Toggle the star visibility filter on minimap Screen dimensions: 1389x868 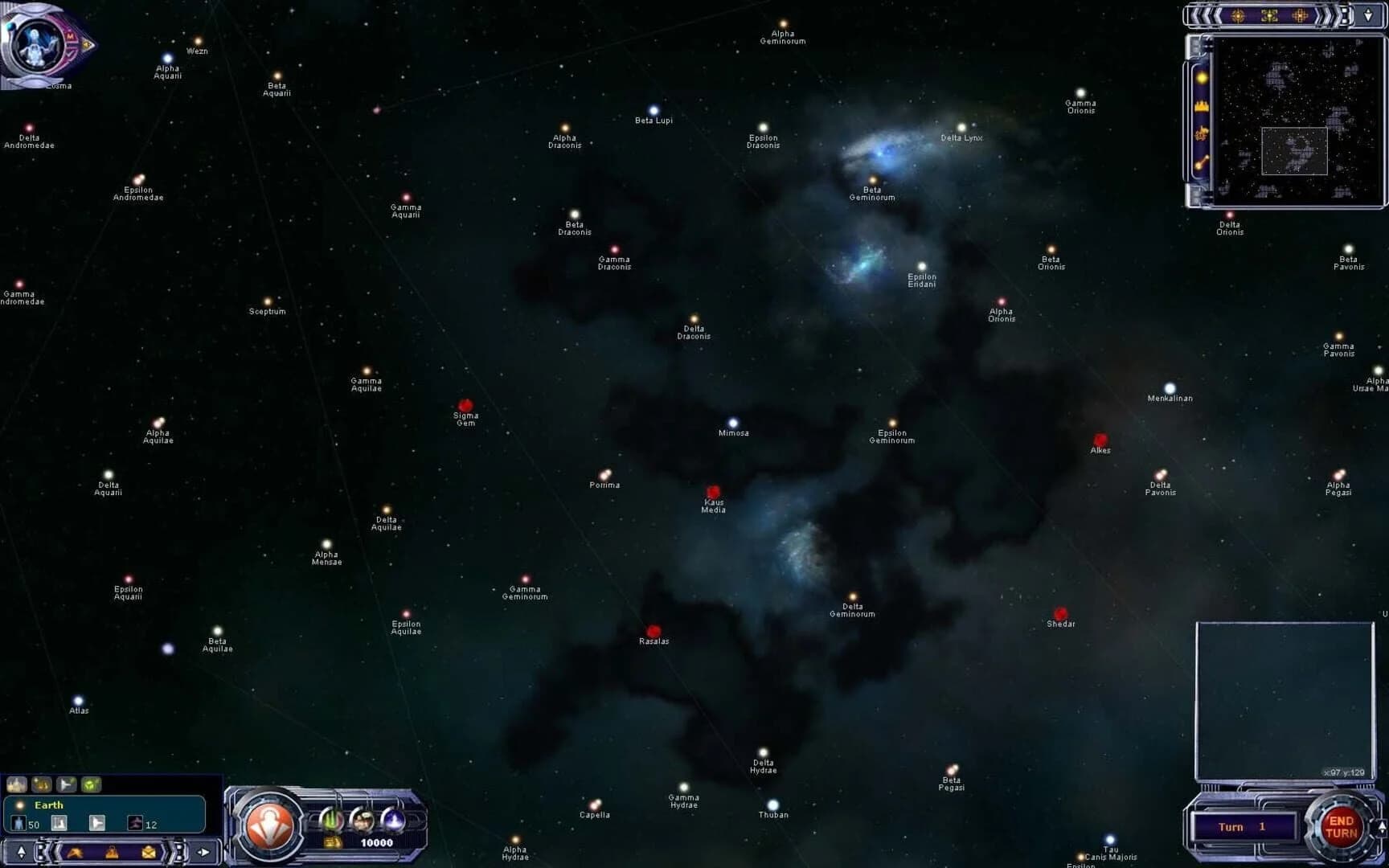(x=1202, y=77)
